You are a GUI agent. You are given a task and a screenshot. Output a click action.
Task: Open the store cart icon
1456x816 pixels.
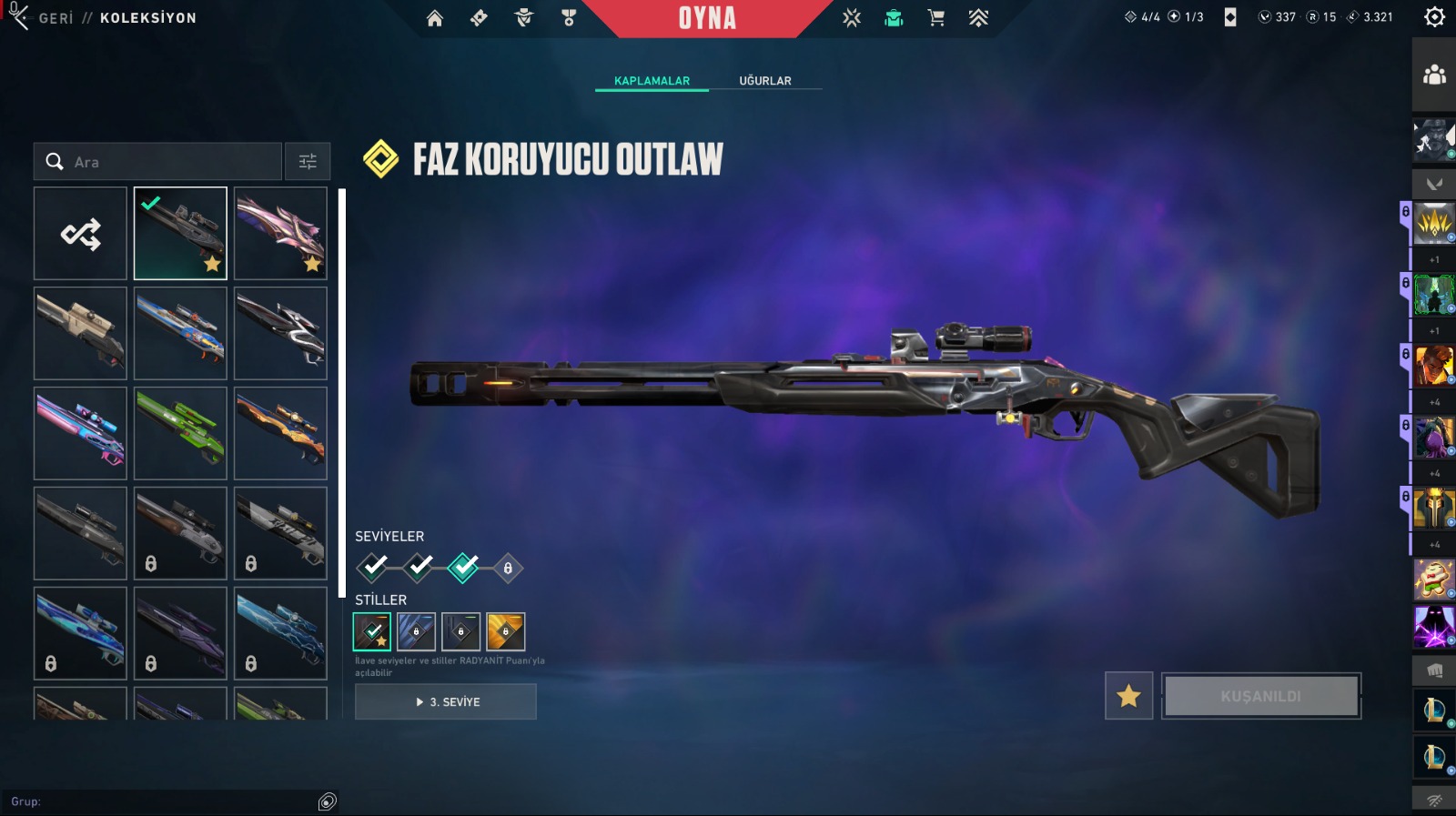(935, 18)
